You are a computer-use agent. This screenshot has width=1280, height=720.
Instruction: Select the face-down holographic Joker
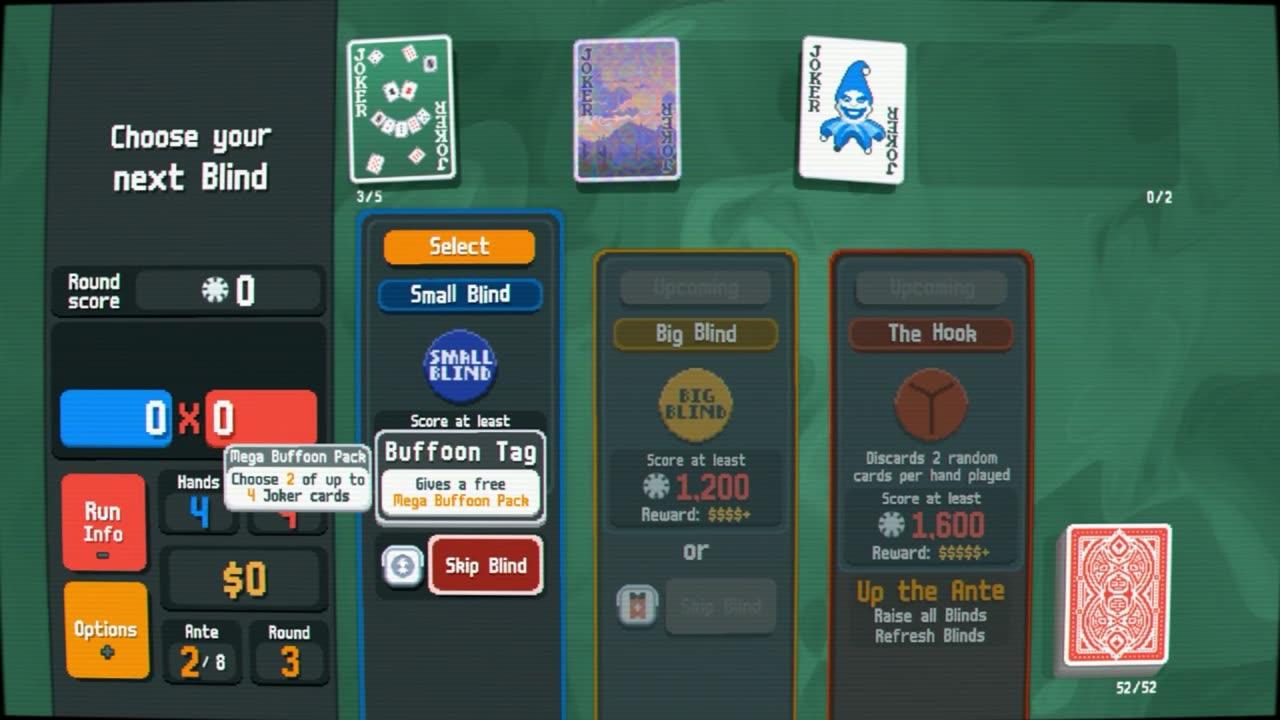tap(626, 110)
